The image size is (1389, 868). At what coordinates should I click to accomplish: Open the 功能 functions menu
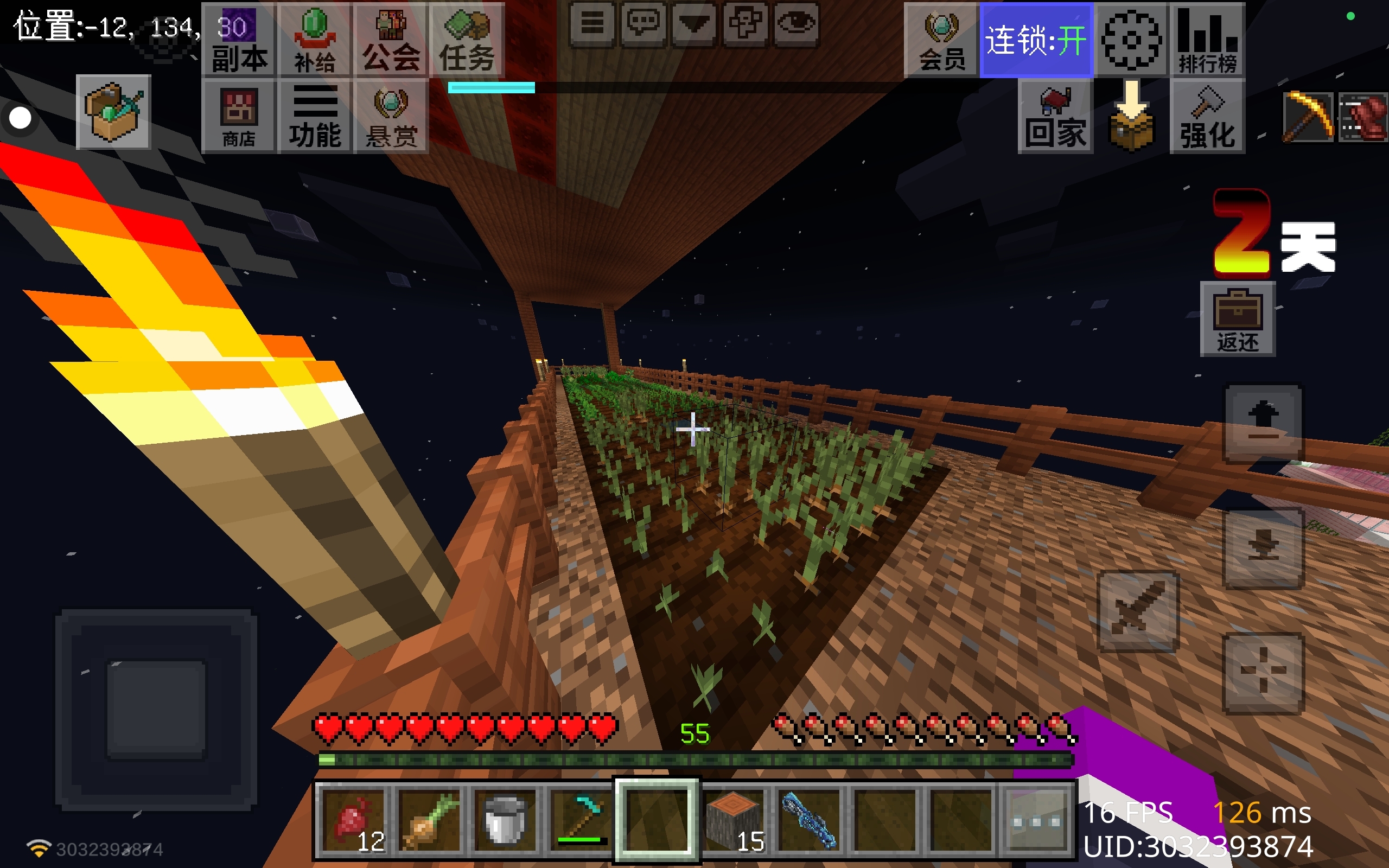[x=315, y=117]
